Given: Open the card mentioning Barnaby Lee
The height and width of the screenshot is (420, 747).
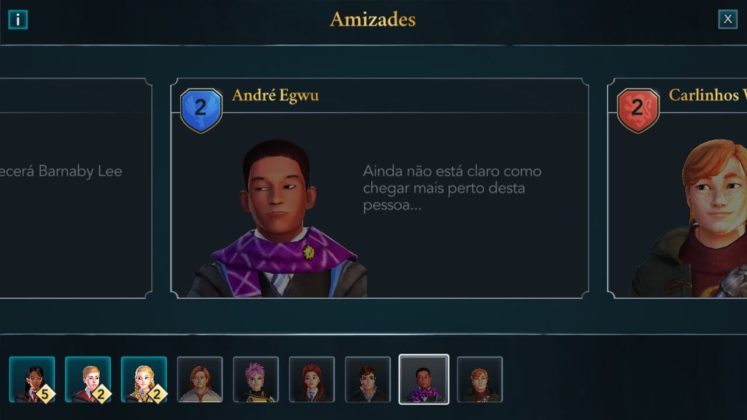Looking at the screenshot, I should coord(75,188).
